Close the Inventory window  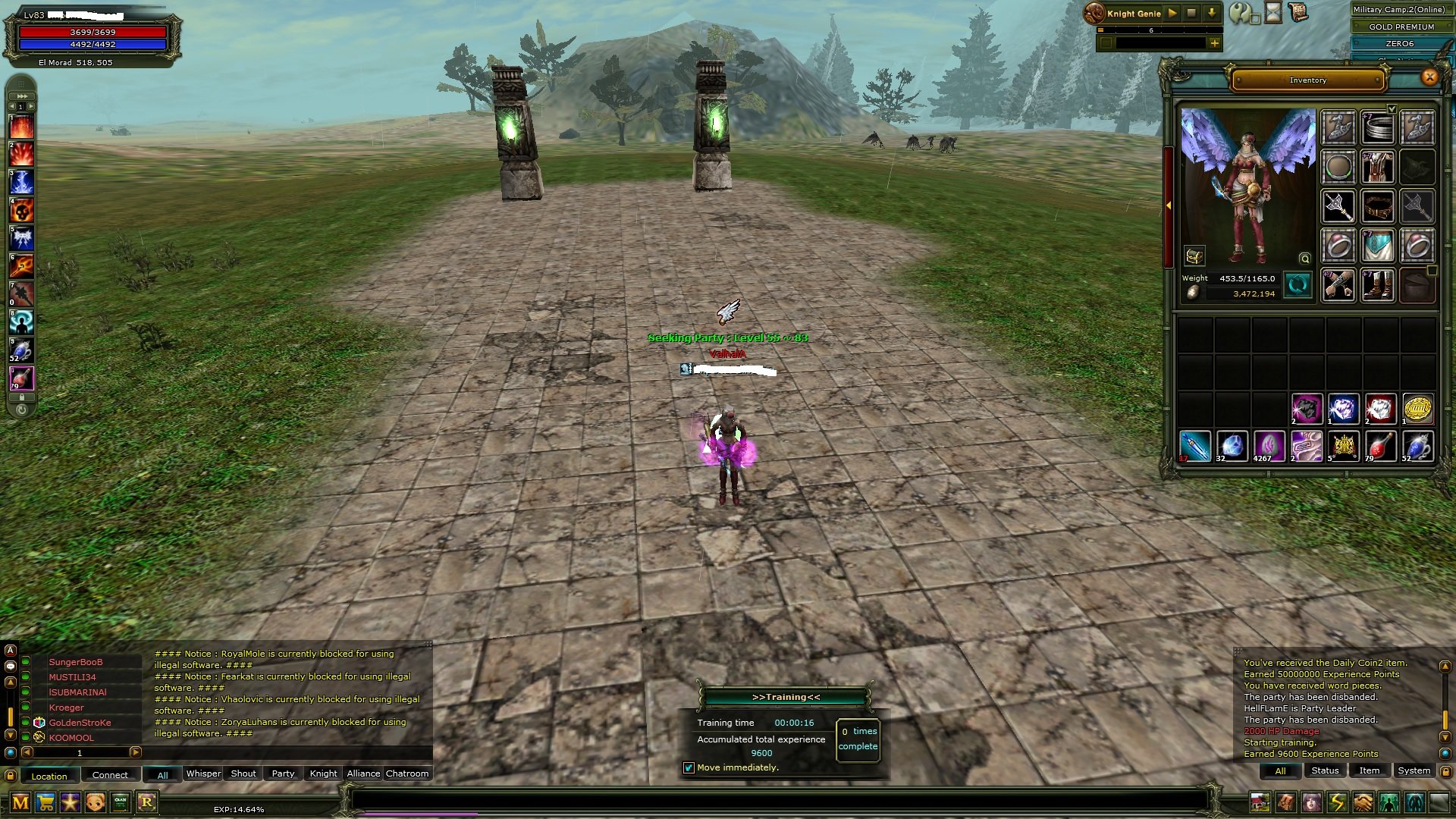point(1429,77)
